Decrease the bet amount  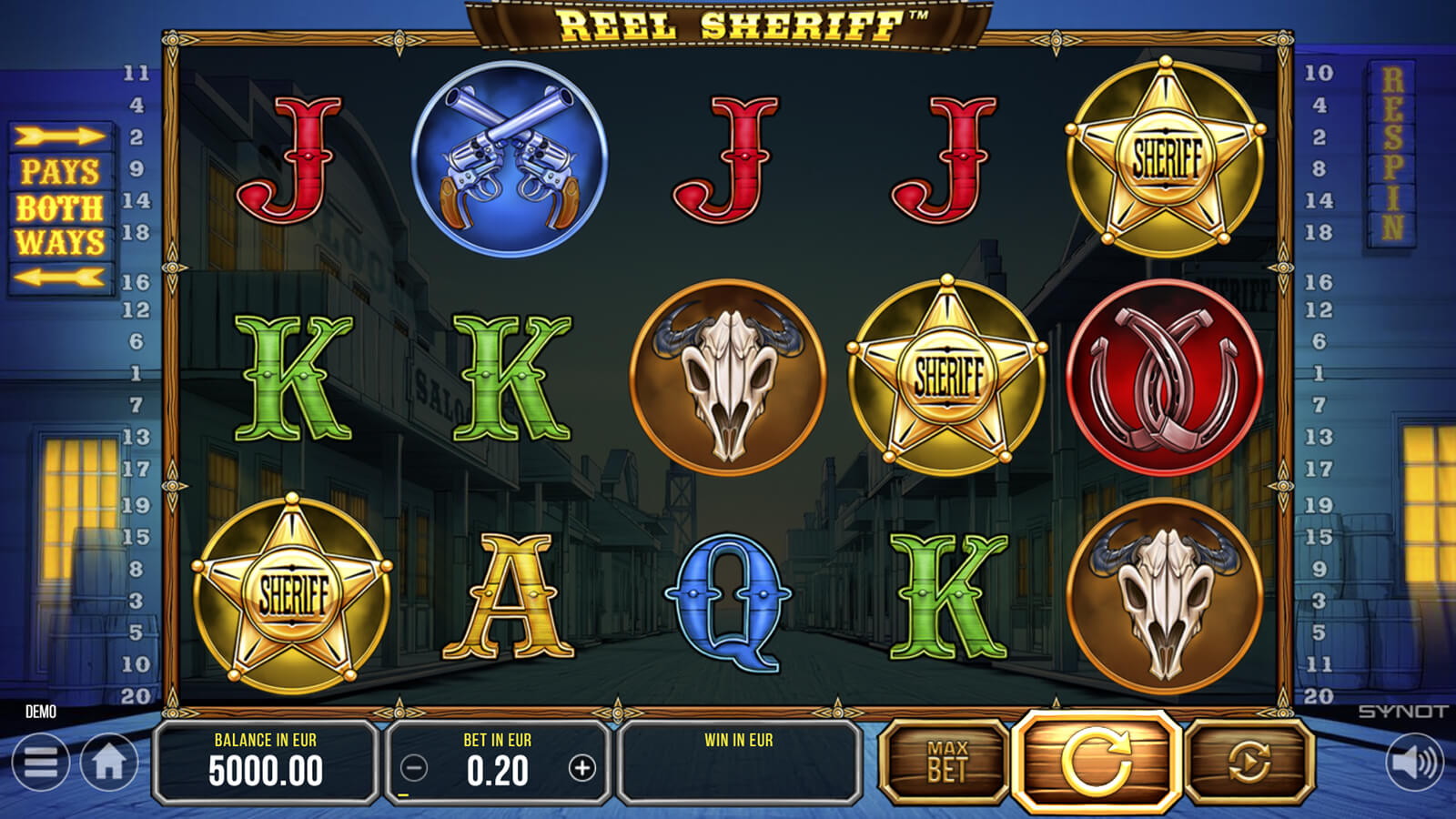click(414, 769)
